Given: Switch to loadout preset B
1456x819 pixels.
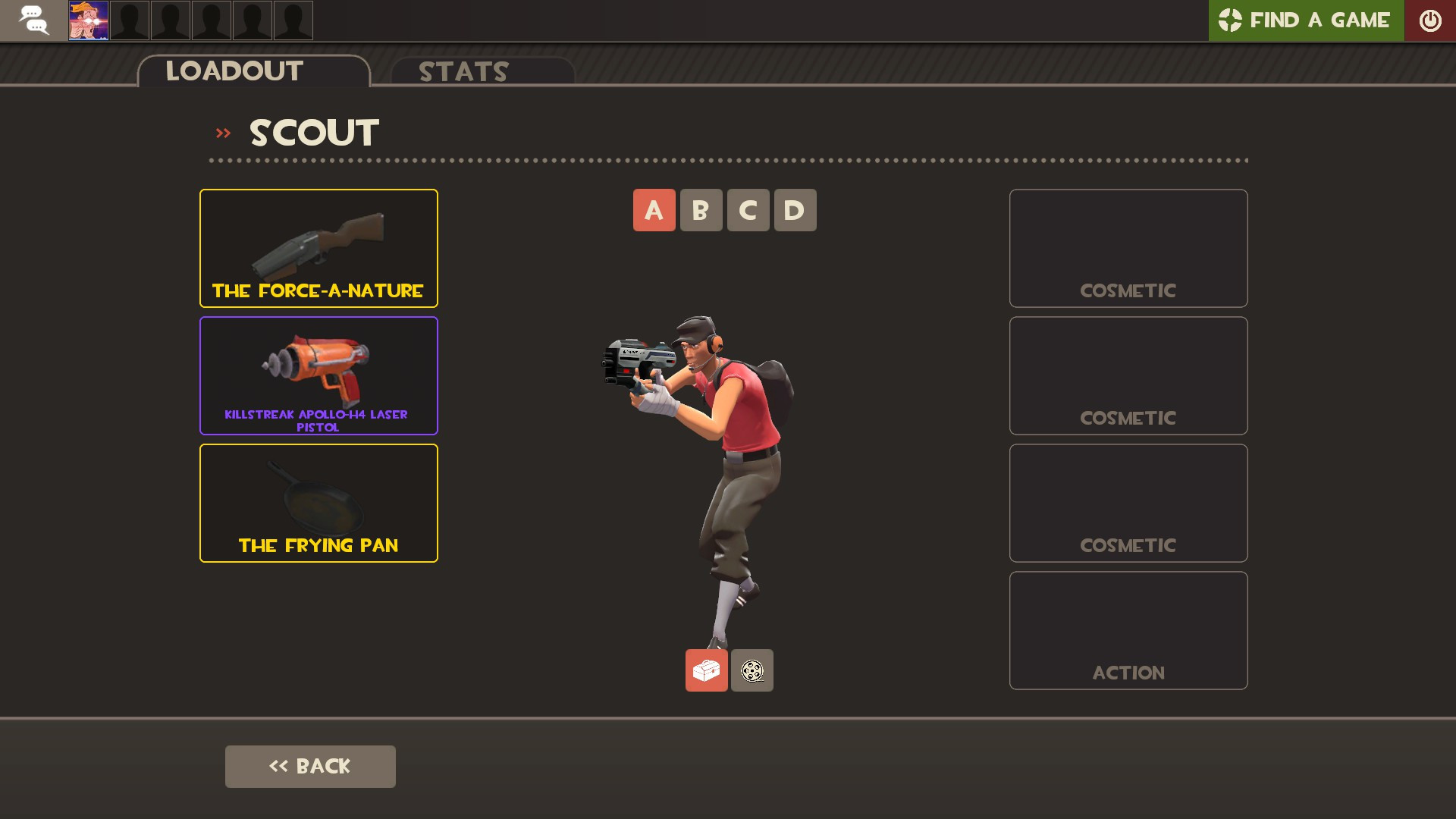Looking at the screenshot, I should click(x=701, y=210).
